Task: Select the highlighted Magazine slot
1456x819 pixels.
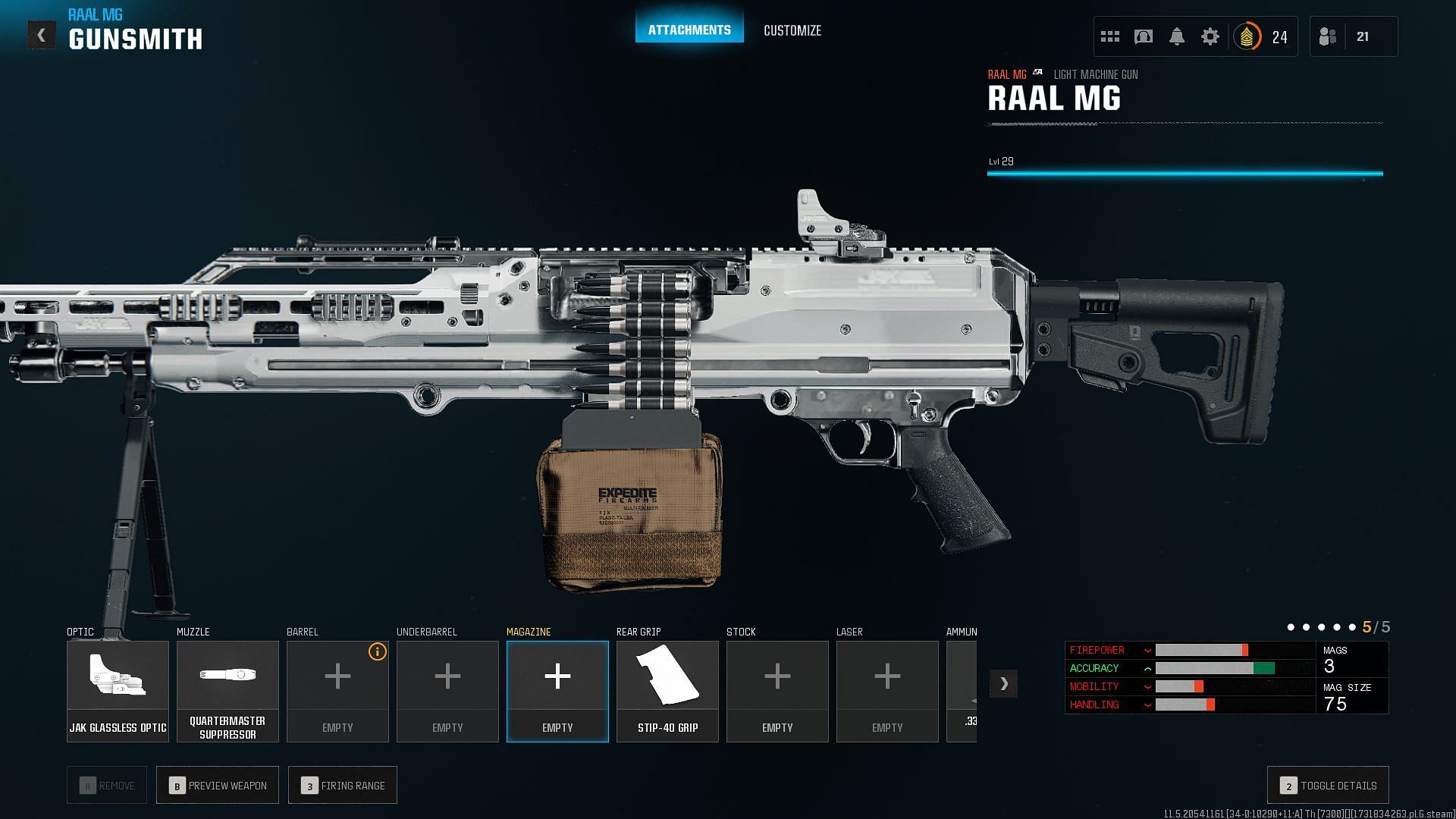Action: (557, 691)
